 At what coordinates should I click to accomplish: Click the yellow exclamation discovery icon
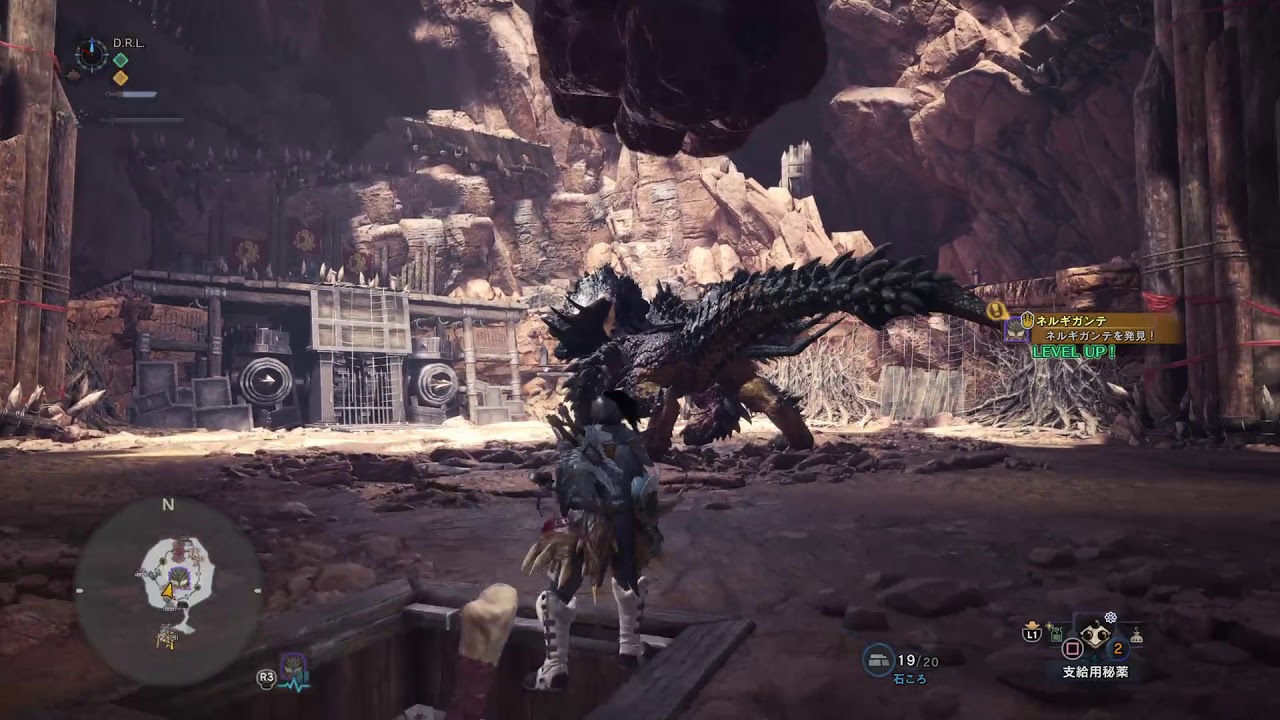996,309
